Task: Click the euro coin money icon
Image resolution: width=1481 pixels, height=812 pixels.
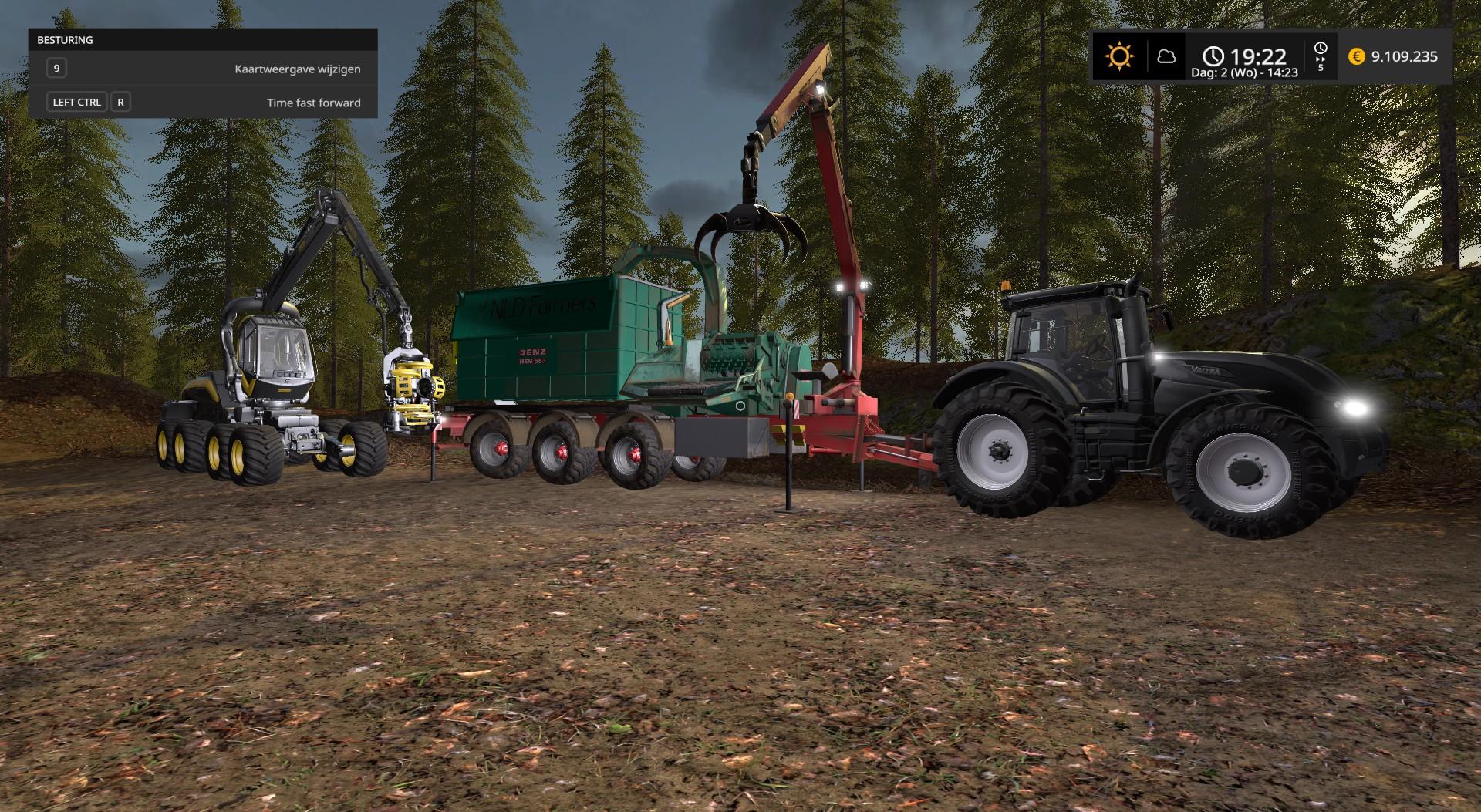Action: coord(1356,56)
